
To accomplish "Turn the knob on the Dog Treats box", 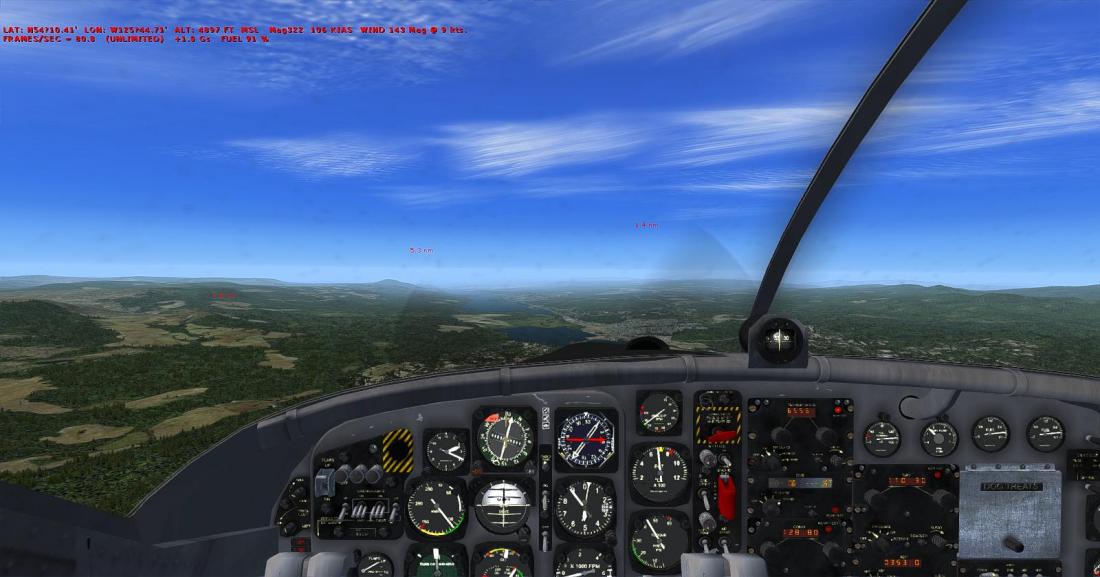I will point(1013,543).
